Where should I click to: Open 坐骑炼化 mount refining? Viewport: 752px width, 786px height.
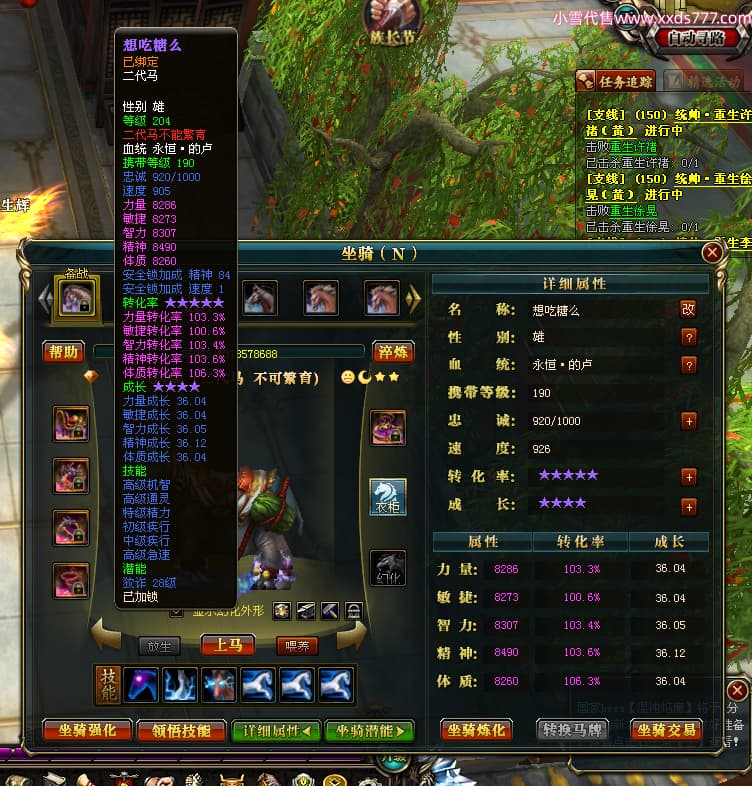pyautogui.click(x=477, y=730)
